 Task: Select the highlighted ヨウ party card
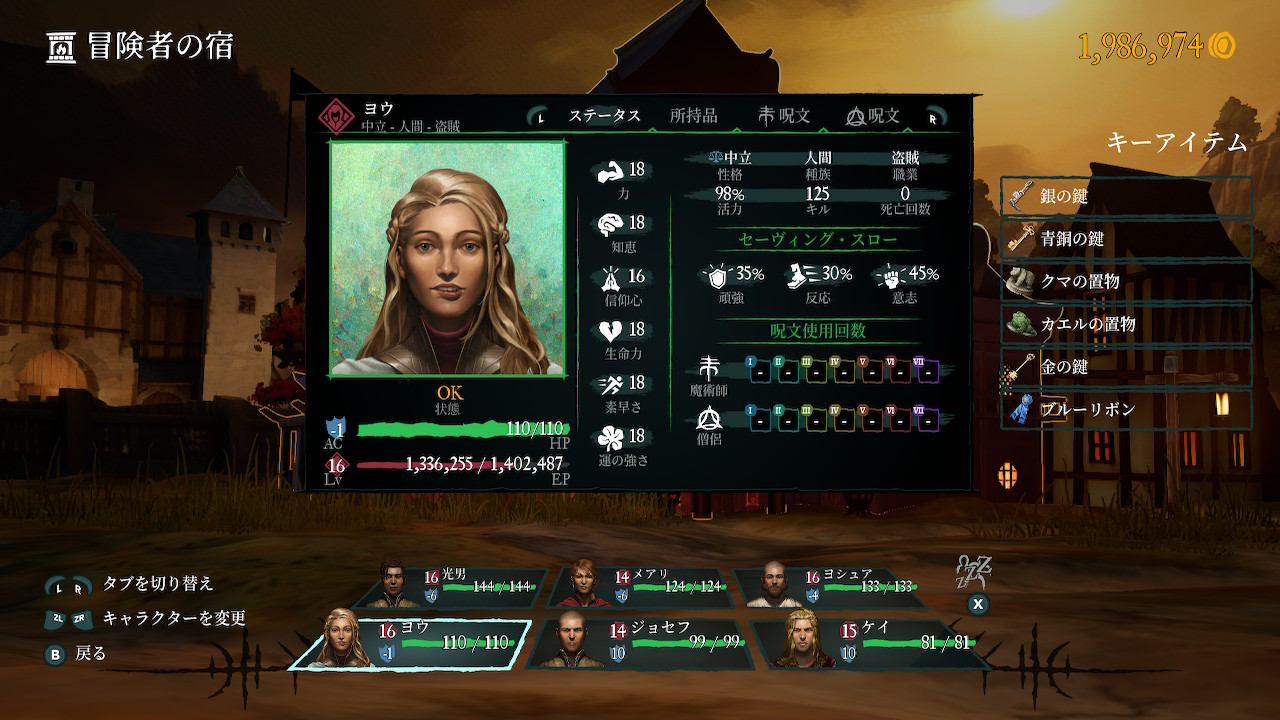(410, 642)
